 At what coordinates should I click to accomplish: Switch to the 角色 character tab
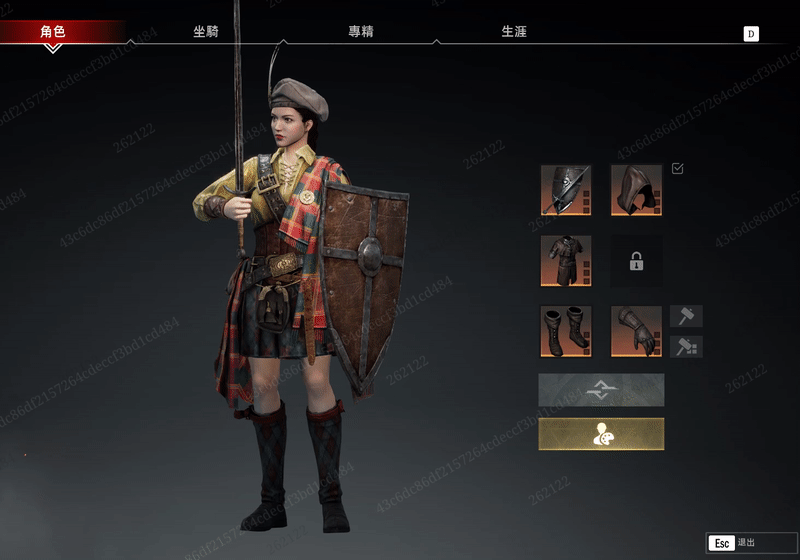(53, 32)
